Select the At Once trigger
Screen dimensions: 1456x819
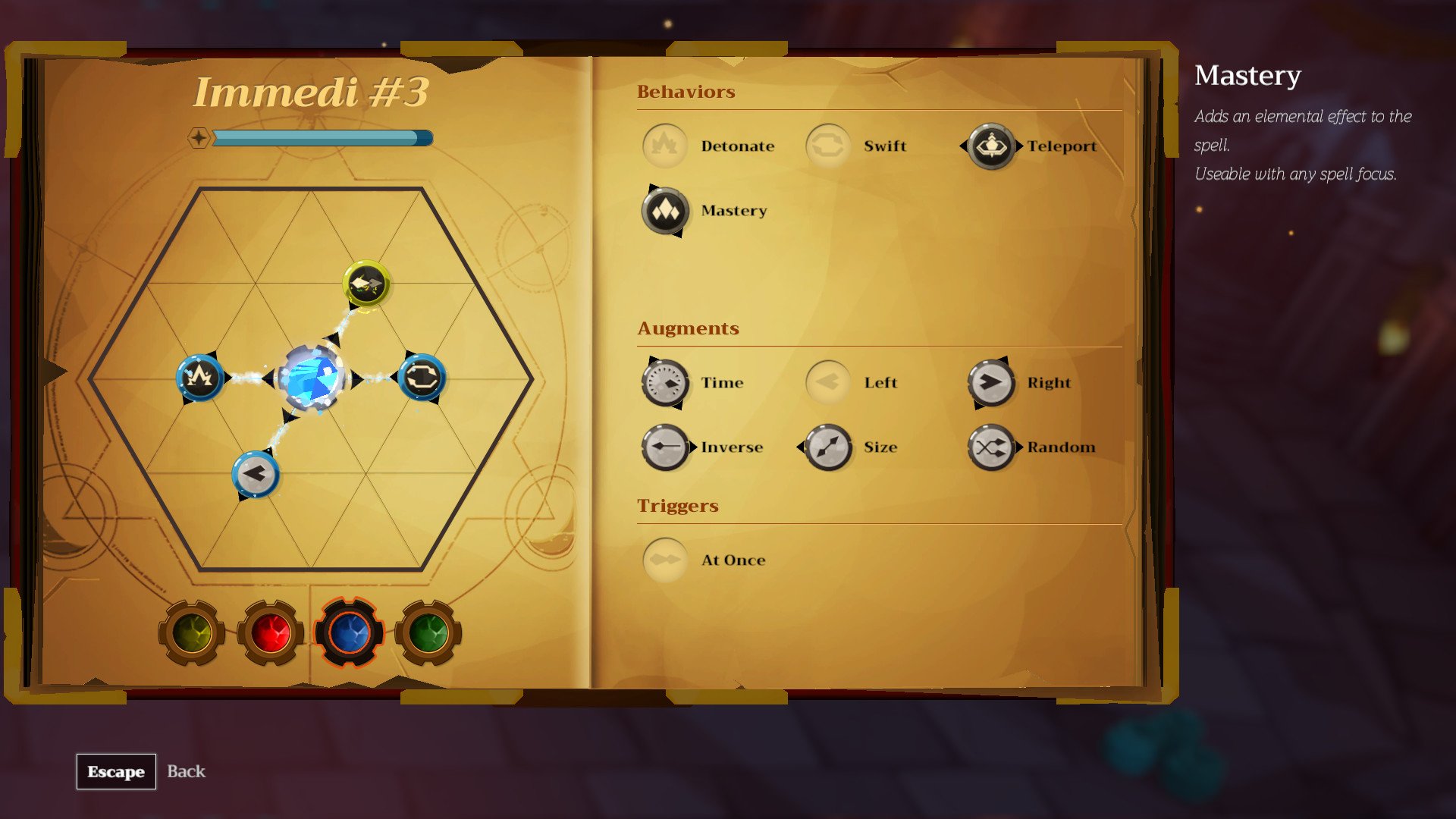click(x=665, y=560)
